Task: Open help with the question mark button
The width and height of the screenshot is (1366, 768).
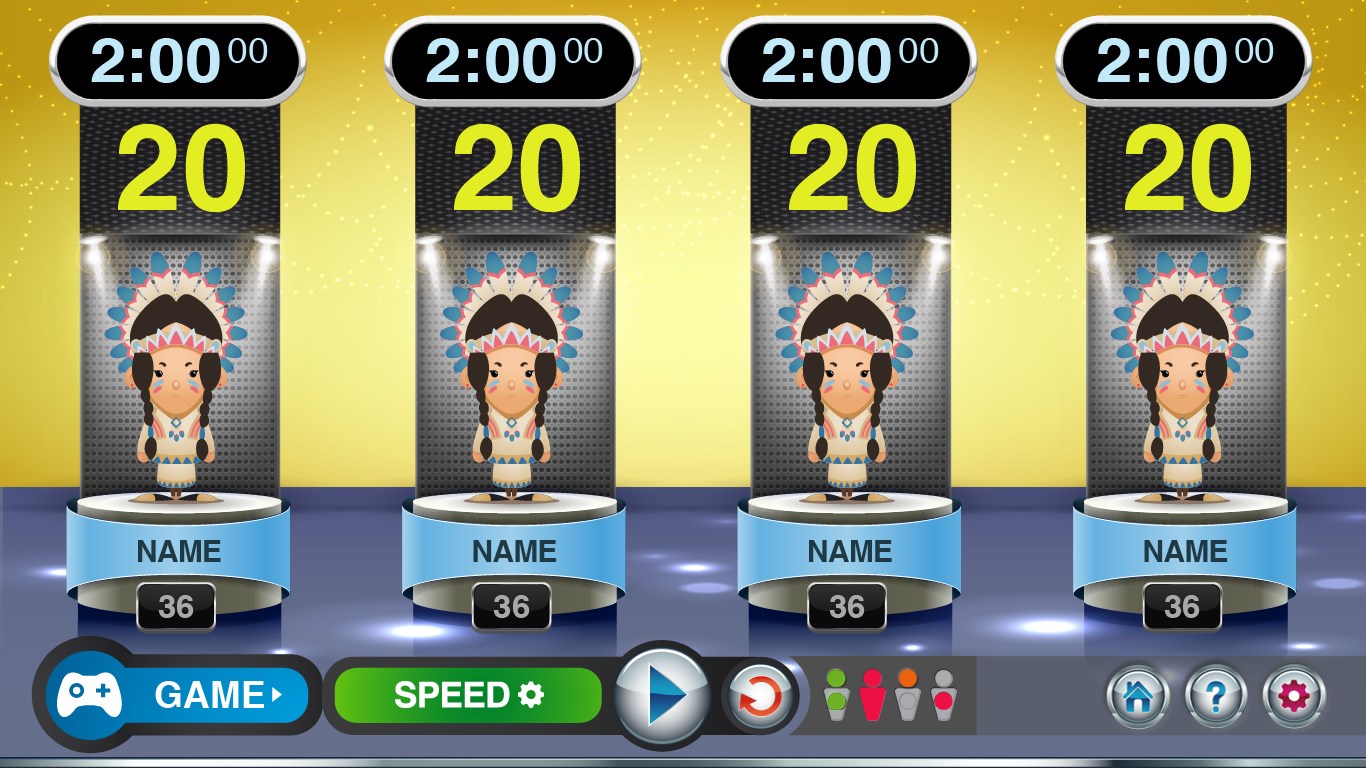Action: click(x=1216, y=695)
